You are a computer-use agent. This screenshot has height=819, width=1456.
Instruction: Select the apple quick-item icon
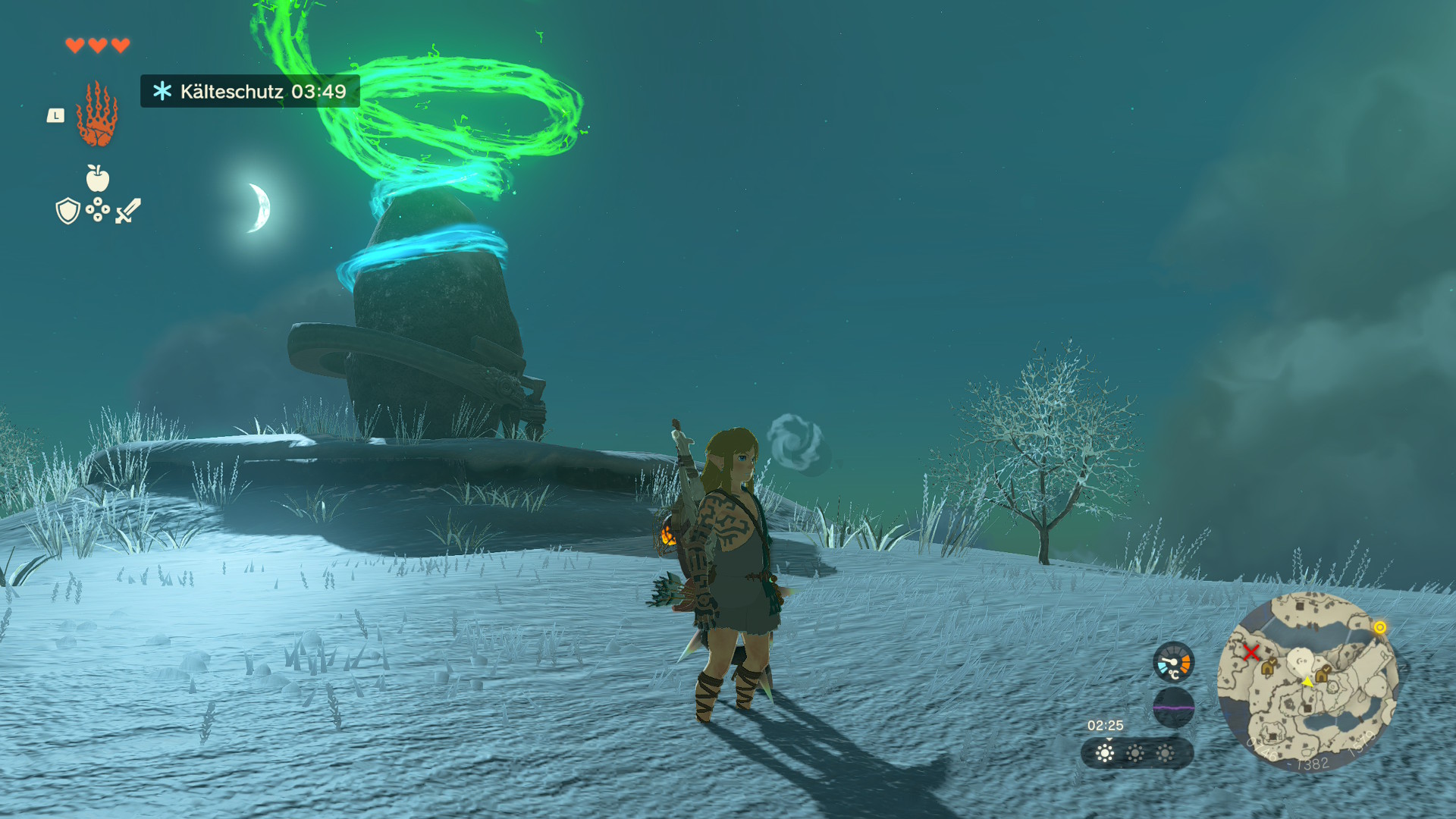pyautogui.click(x=98, y=178)
